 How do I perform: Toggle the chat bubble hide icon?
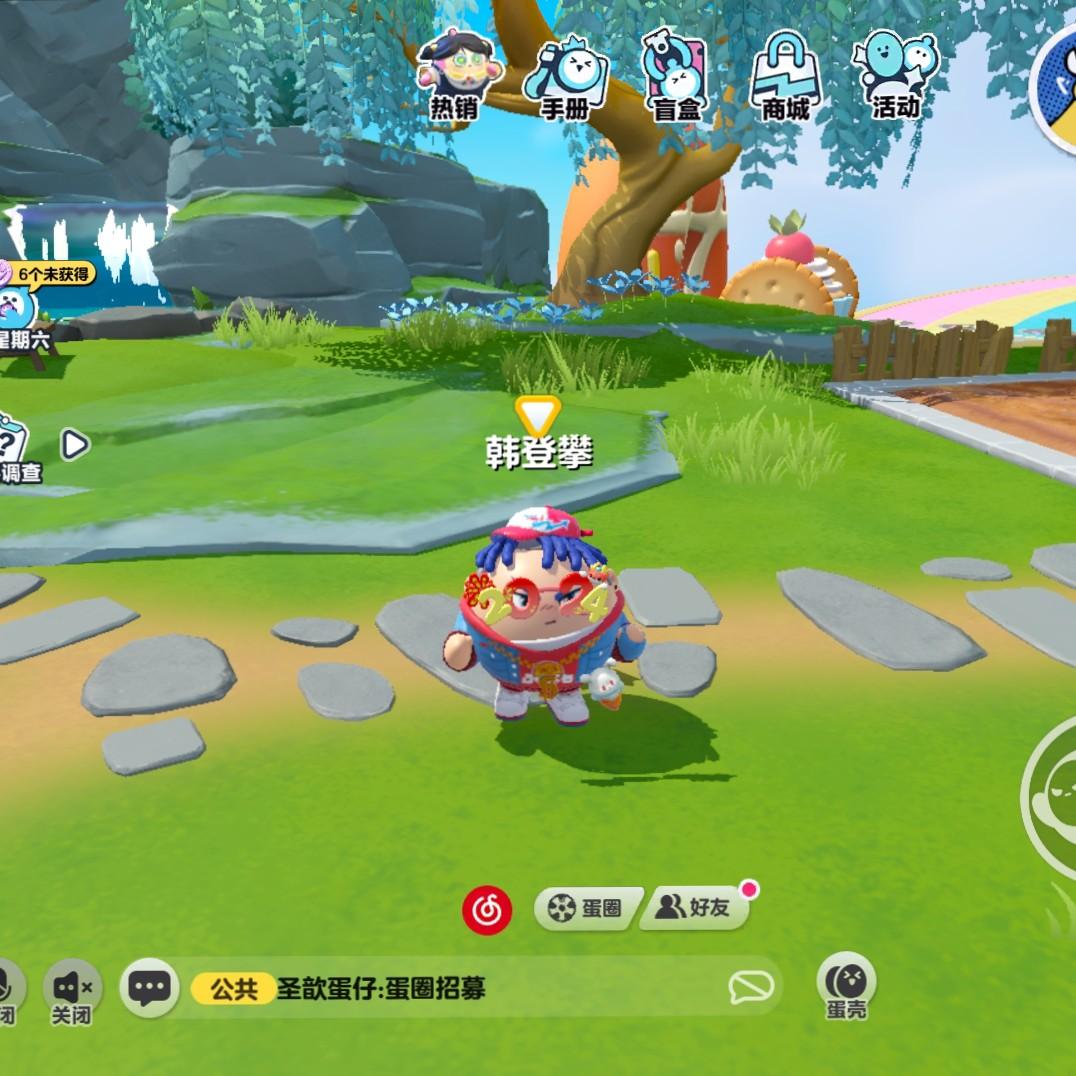pos(750,988)
